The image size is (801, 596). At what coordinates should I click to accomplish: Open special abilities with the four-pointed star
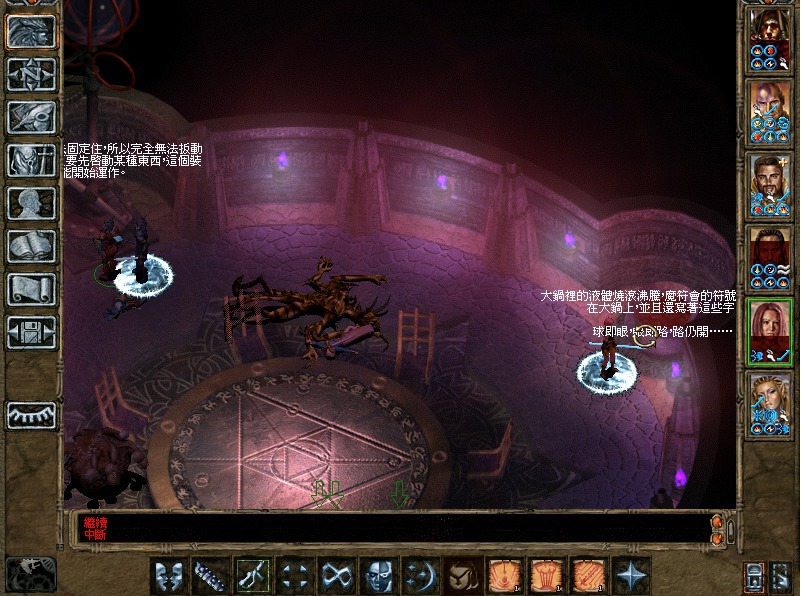coord(632,575)
